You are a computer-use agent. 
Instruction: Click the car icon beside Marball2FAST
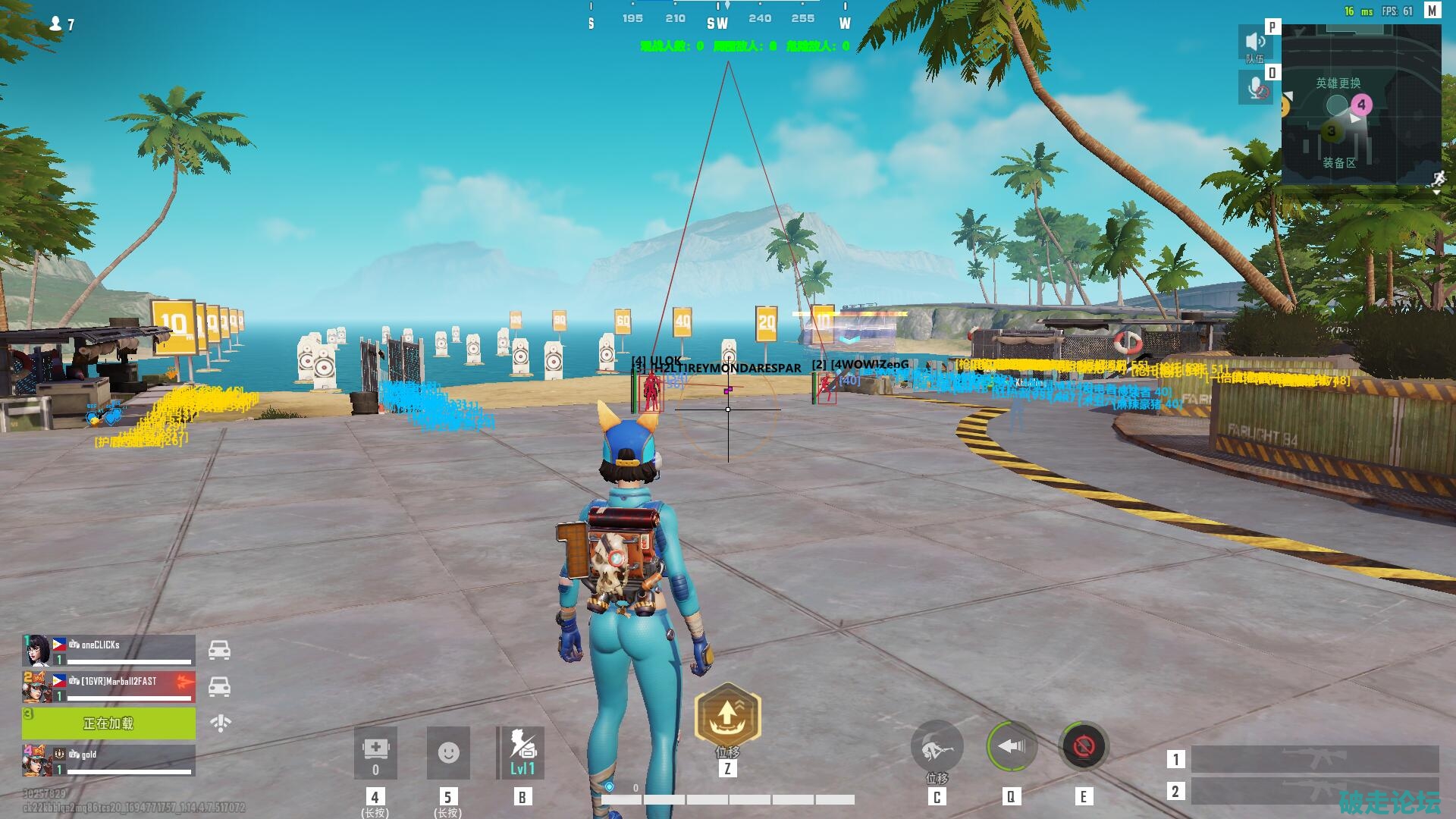[x=219, y=687]
